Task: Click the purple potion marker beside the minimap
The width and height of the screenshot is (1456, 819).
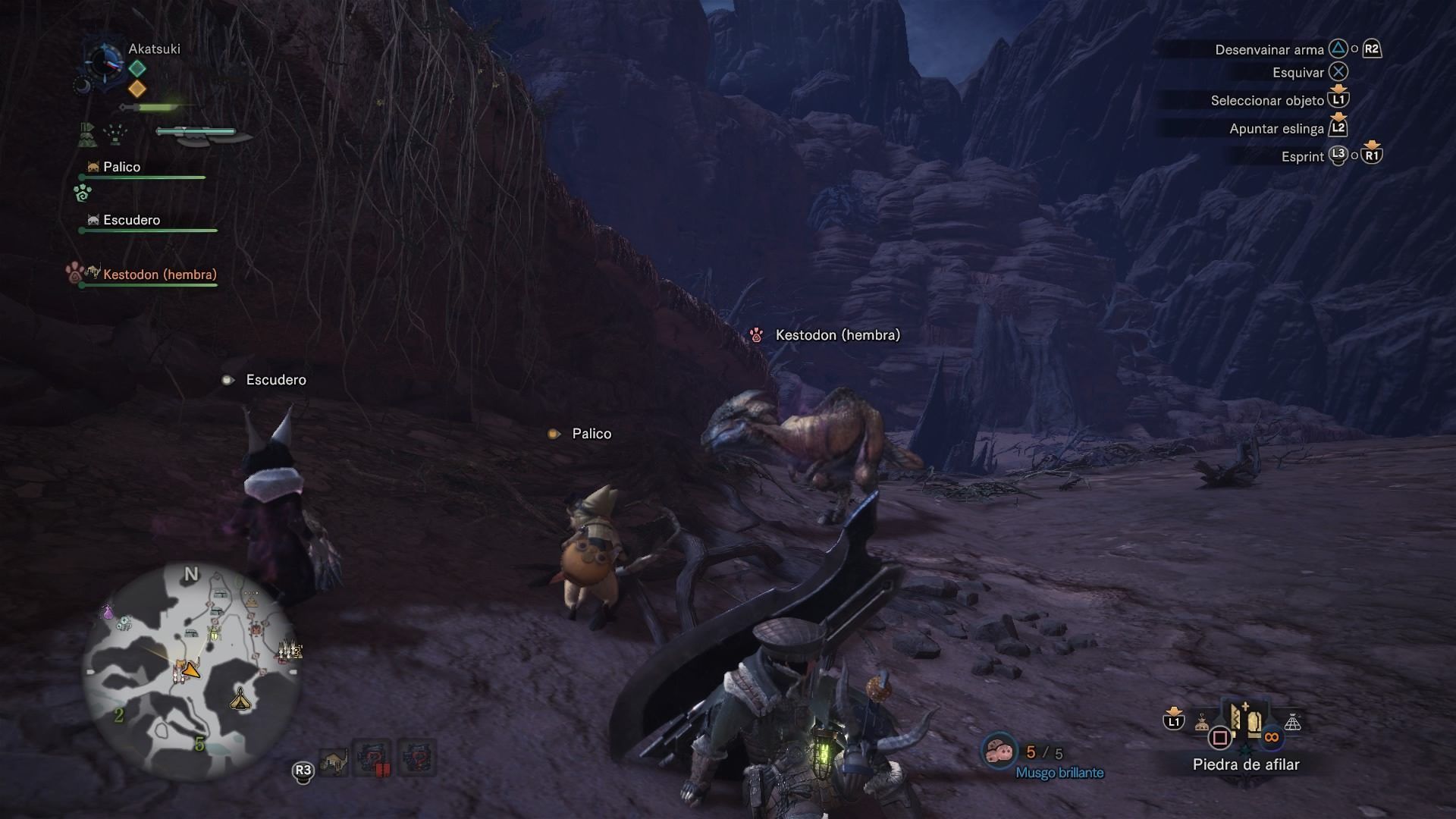Action: [107, 610]
